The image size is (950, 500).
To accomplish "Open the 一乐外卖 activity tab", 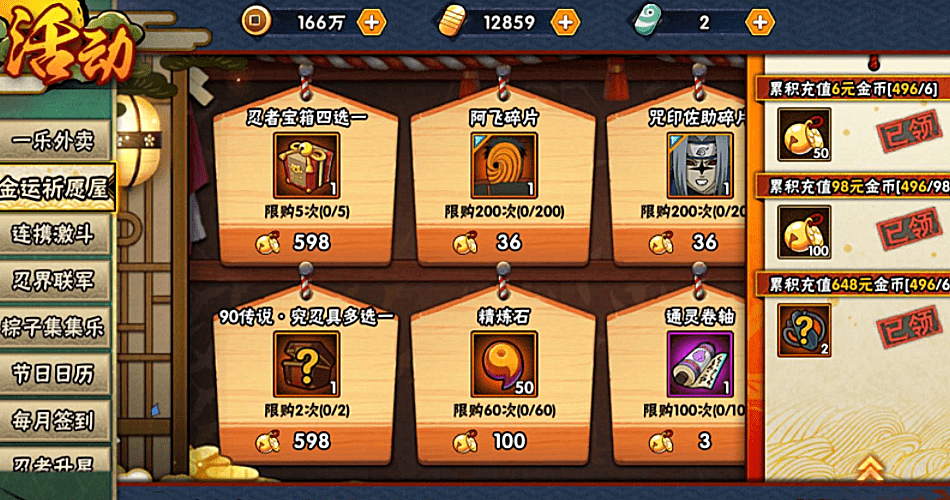I will 55,140.
